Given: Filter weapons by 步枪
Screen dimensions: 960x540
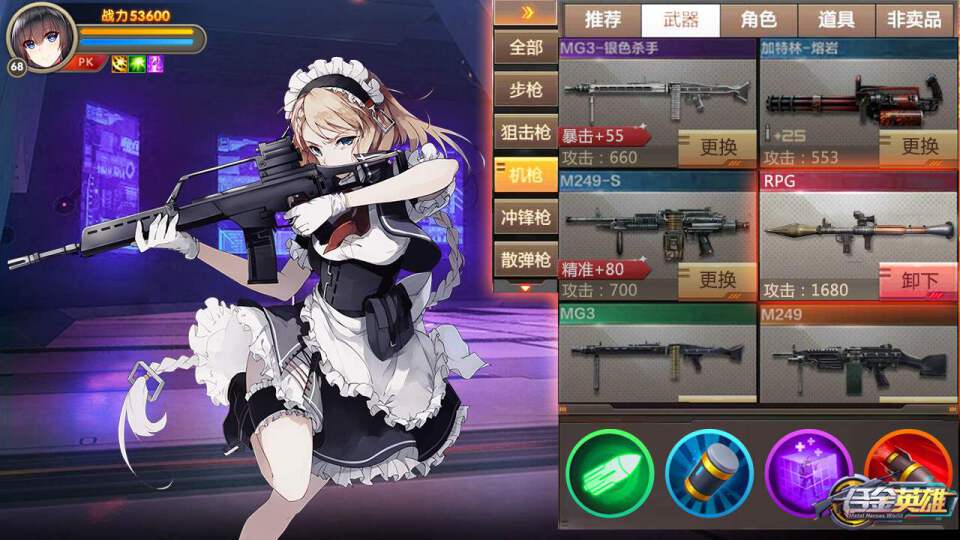Looking at the screenshot, I should pos(525,90).
